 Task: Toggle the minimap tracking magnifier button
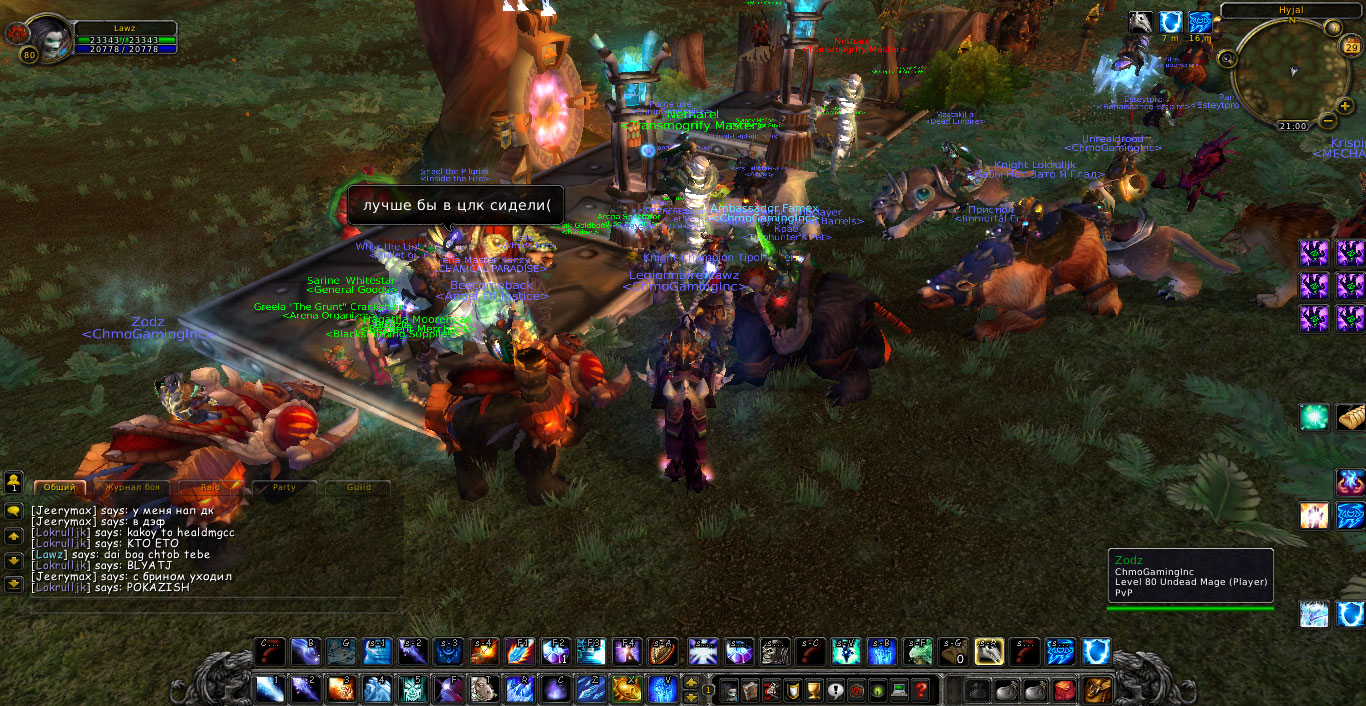pyautogui.click(x=1228, y=59)
